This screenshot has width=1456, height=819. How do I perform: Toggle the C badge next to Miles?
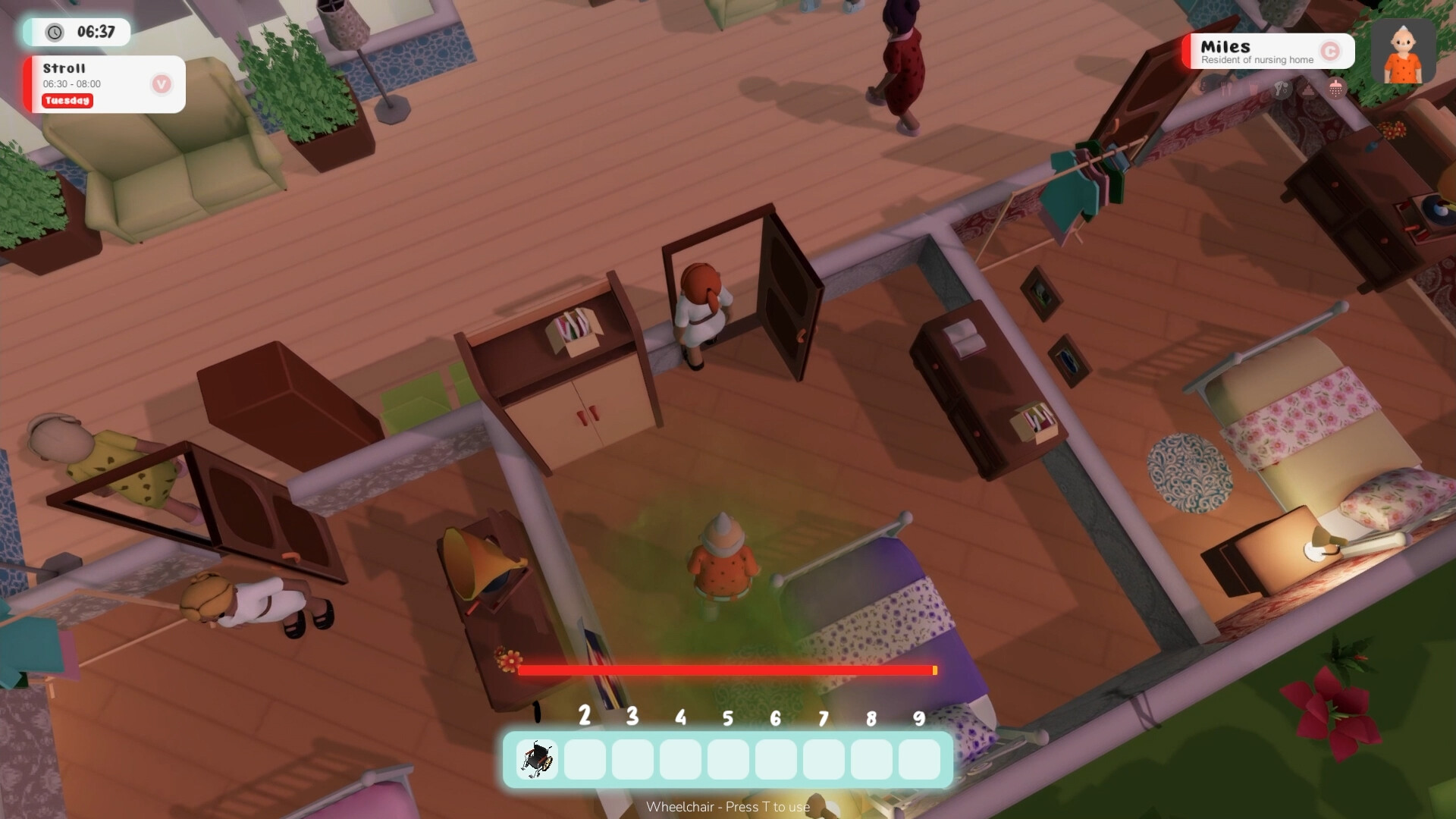point(1331,52)
